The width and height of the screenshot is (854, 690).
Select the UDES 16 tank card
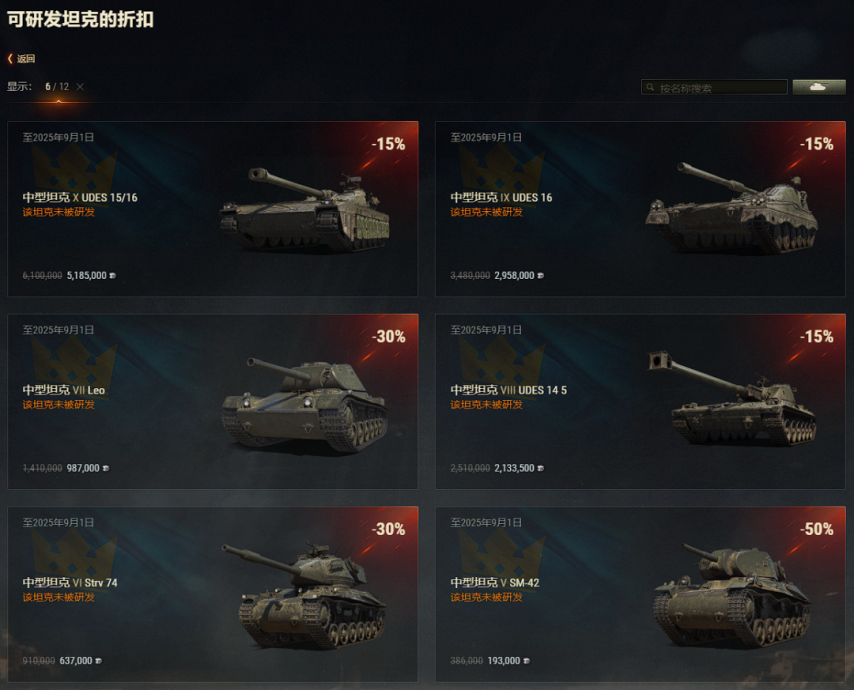[640, 209]
